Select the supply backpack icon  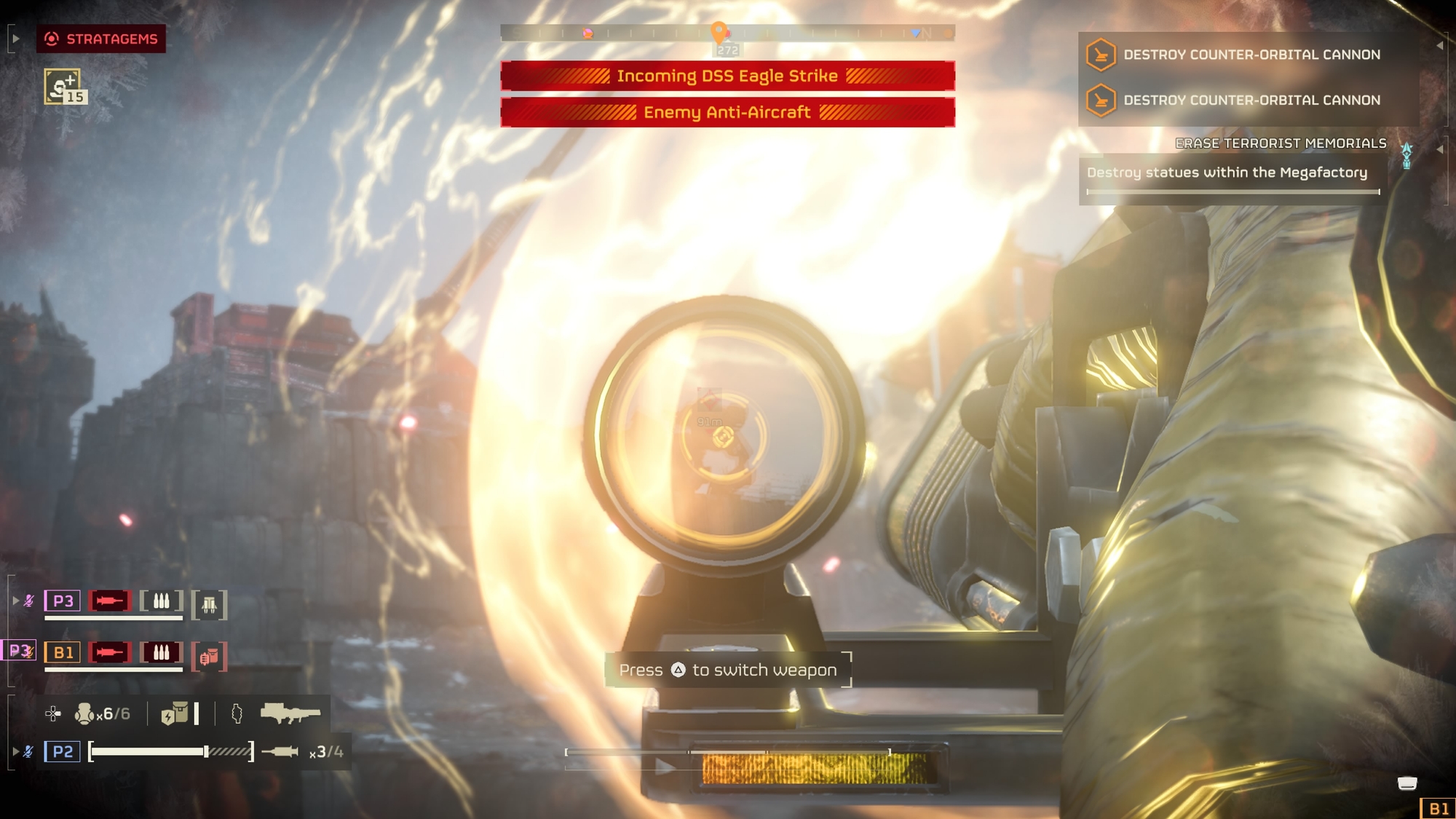coord(175,713)
